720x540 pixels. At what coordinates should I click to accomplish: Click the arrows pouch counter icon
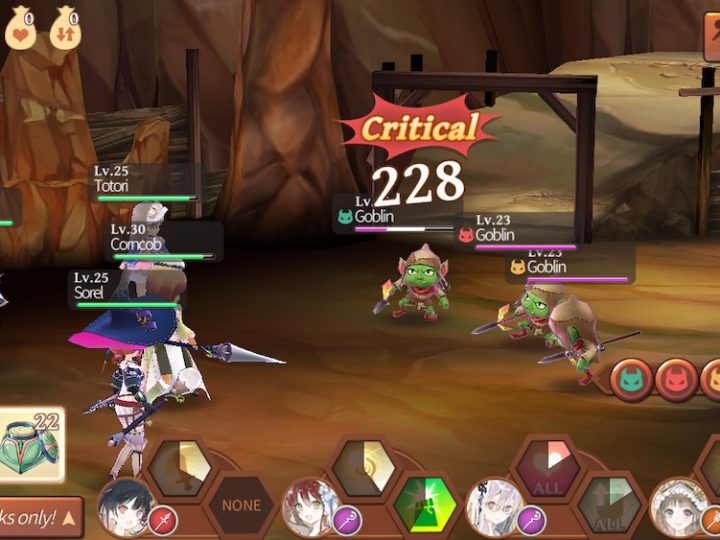(x=65, y=28)
